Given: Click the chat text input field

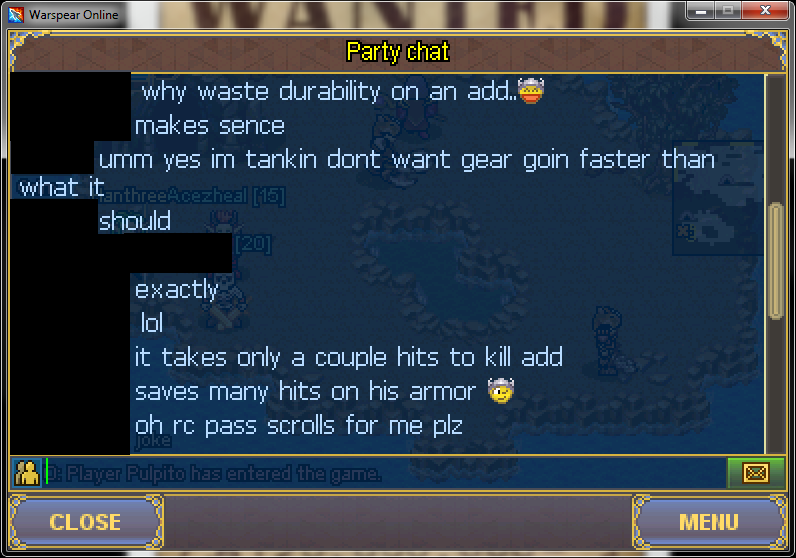Looking at the screenshot, I should [x=385, y=473].
